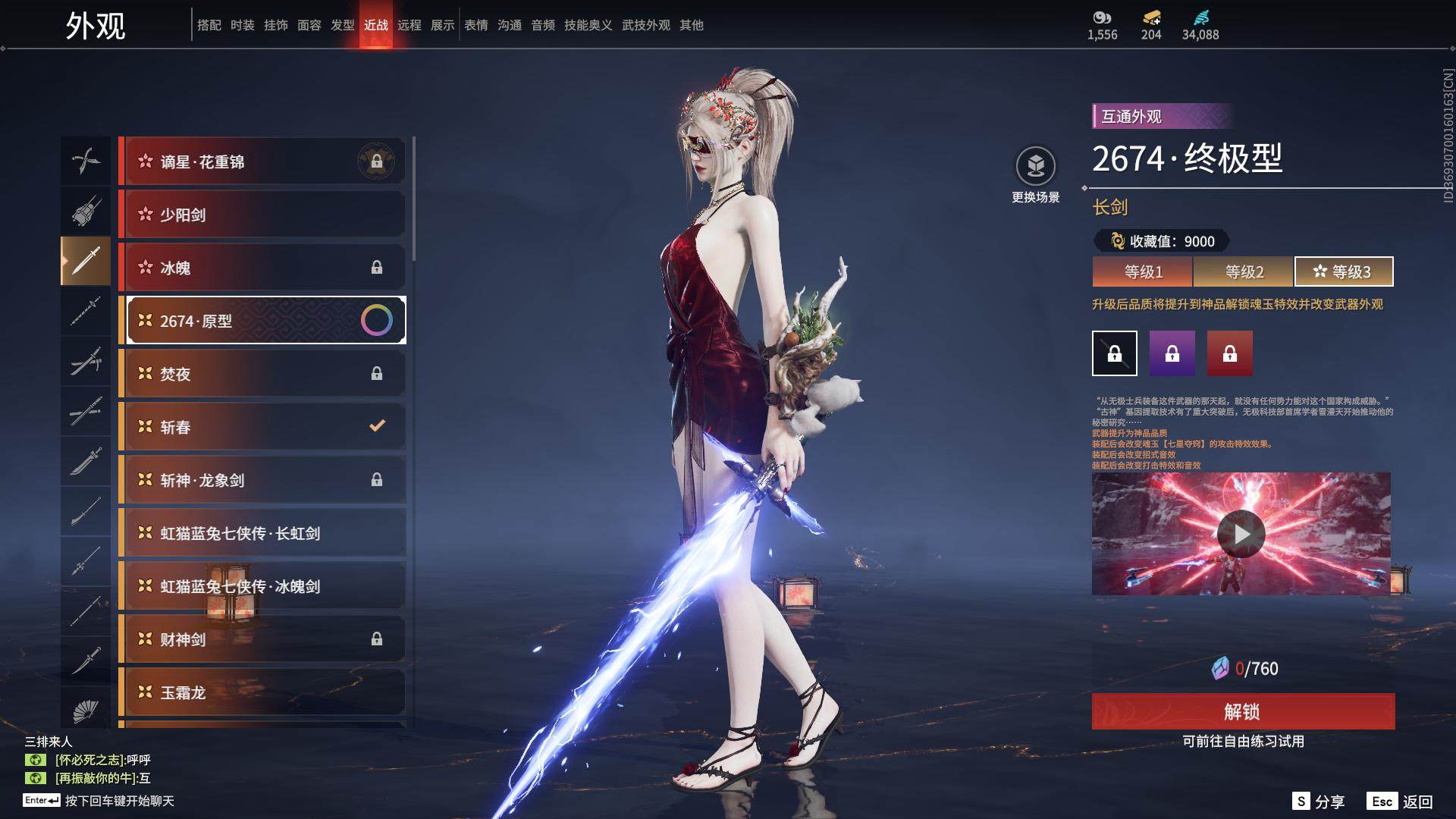Select the 斩春 skin entry

click(x=262, y=427)
